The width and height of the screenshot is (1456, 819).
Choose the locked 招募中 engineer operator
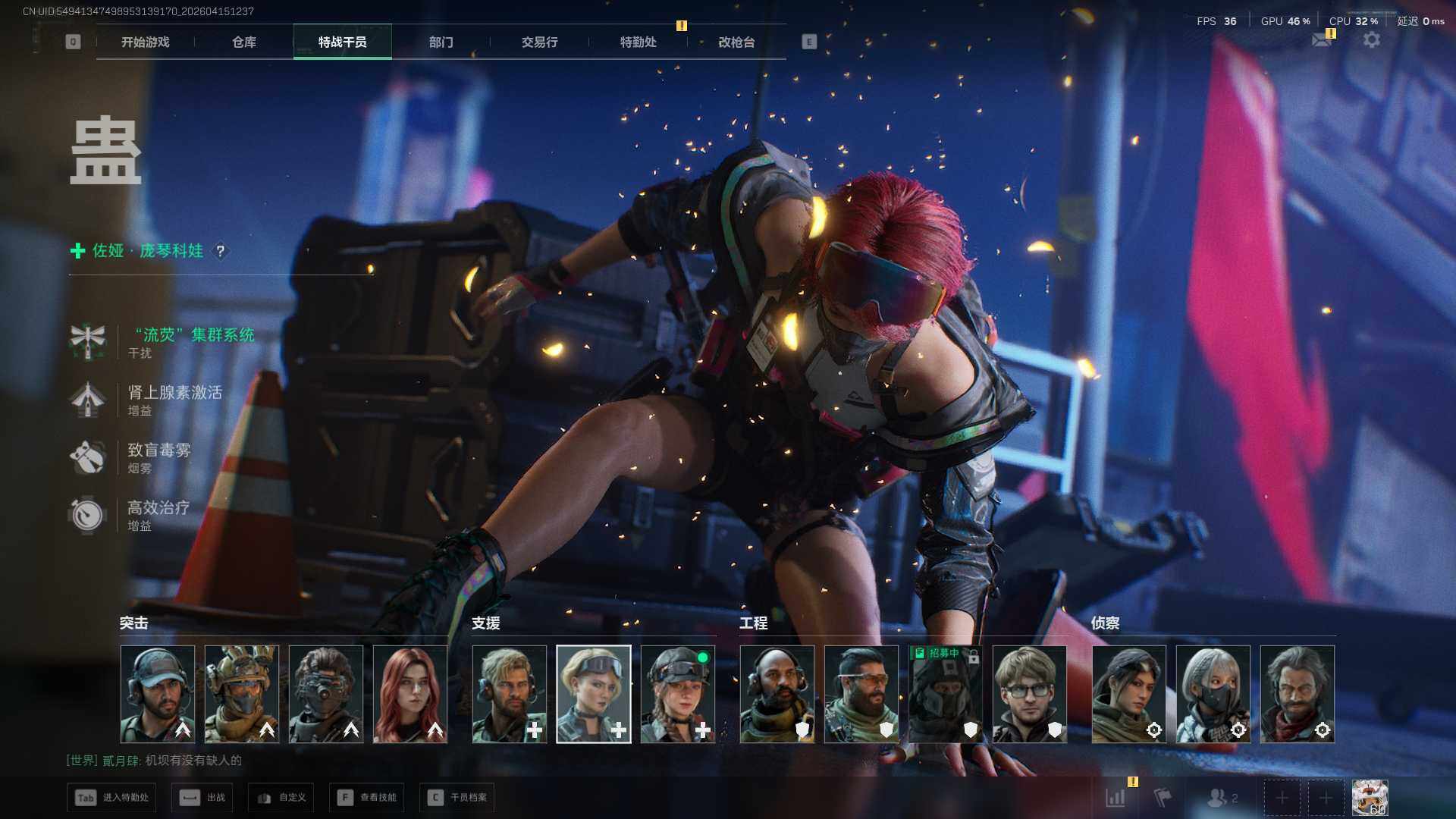tap(945, 694)
